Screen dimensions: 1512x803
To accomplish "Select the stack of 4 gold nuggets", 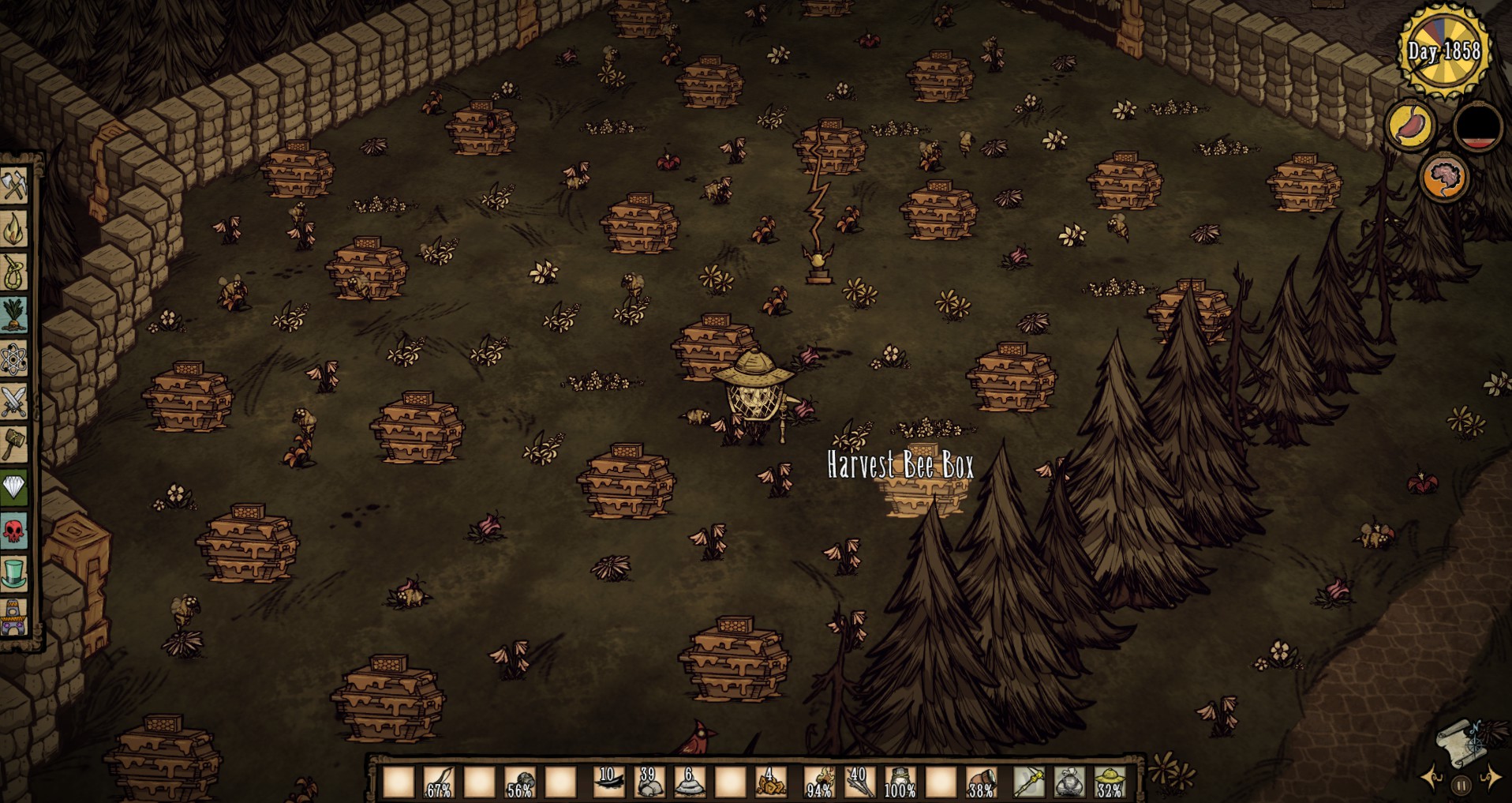I will click(x=769, y=782).
